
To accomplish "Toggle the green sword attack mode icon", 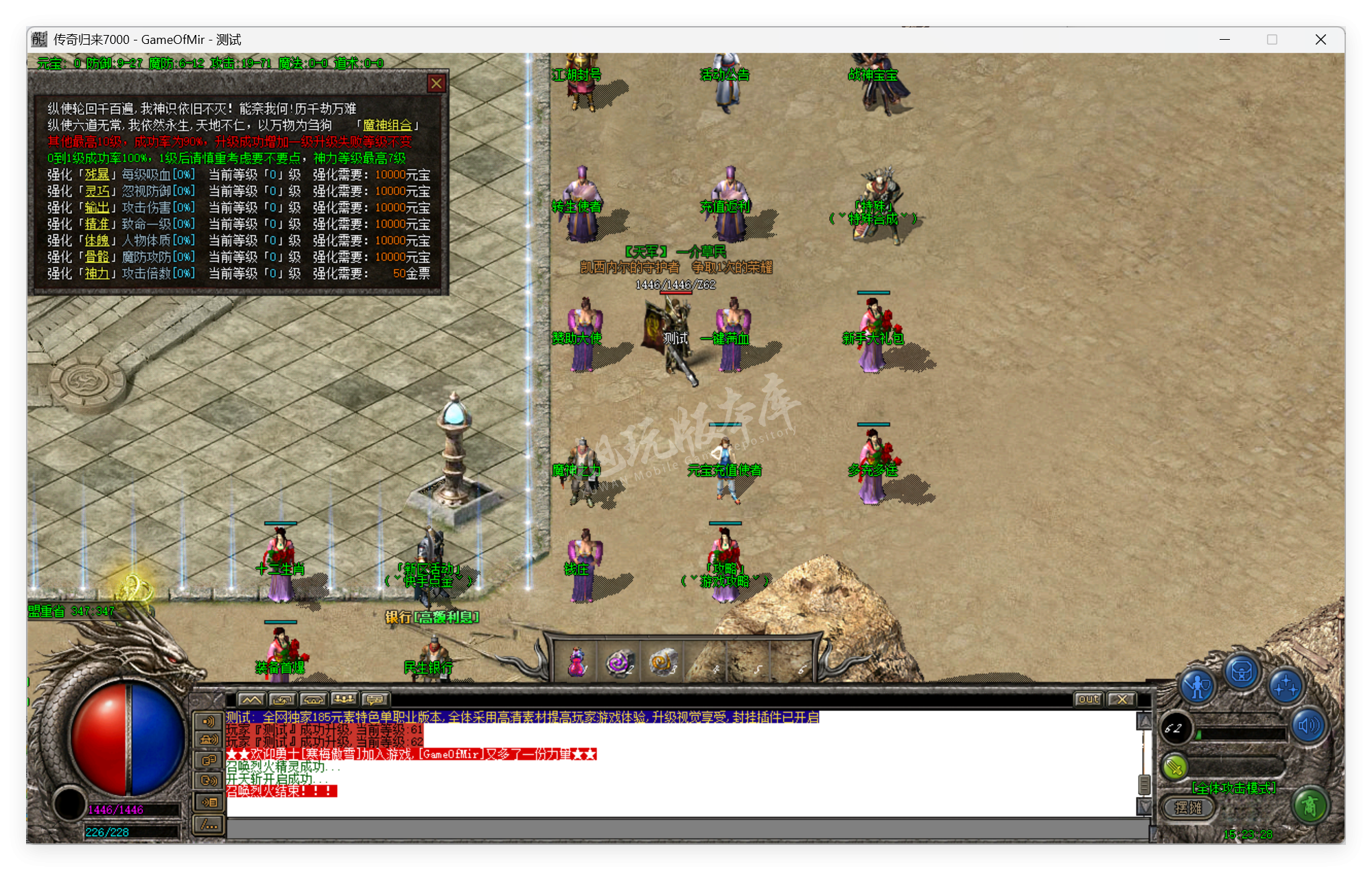I will click(x=1175, y=767).
